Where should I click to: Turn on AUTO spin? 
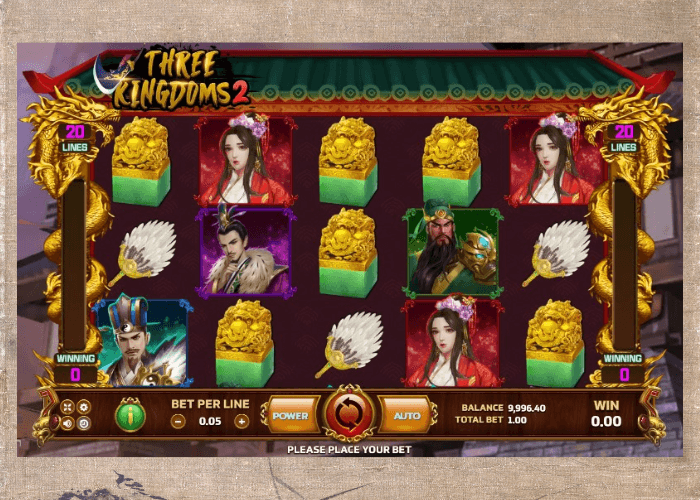[x=407, y=415]
